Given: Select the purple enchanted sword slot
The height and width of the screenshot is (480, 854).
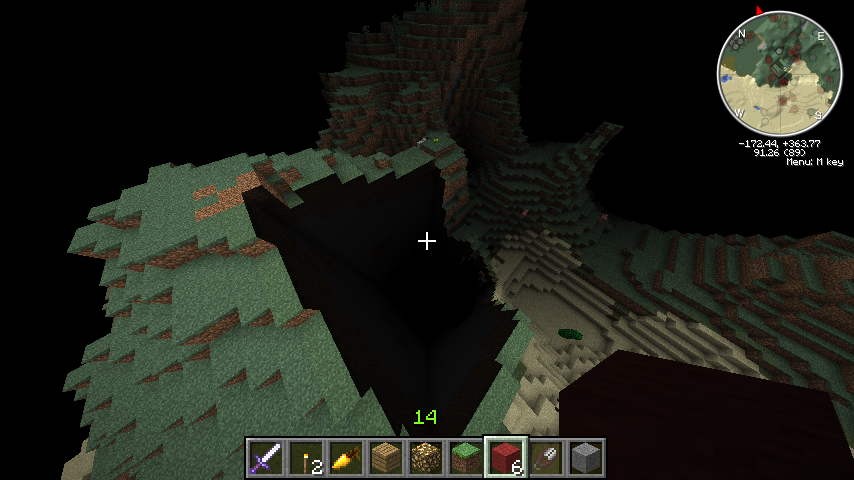Looking at the screenshot, I should point(265,457).
